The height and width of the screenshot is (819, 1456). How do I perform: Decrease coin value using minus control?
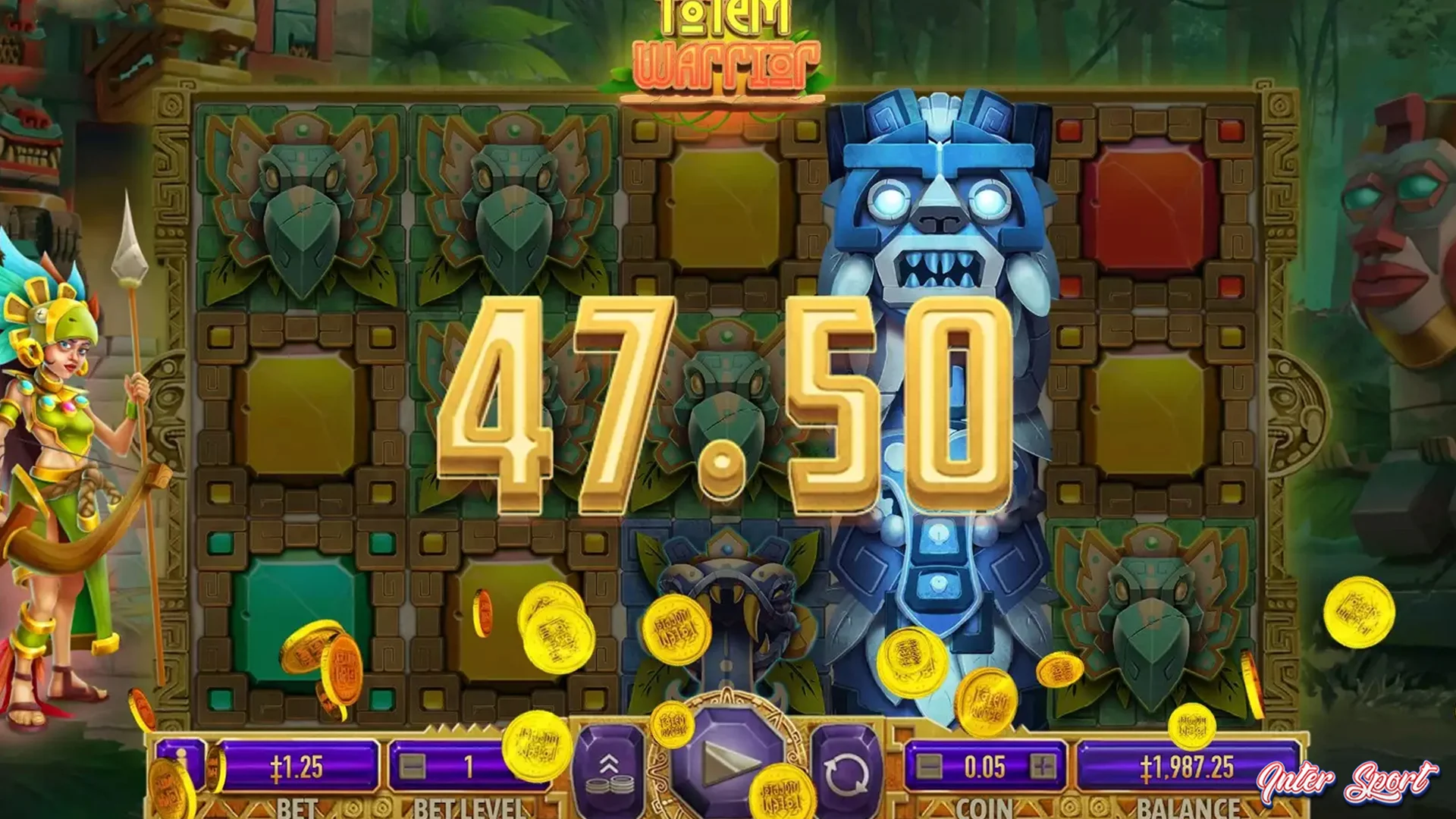(x=930, y=766)
